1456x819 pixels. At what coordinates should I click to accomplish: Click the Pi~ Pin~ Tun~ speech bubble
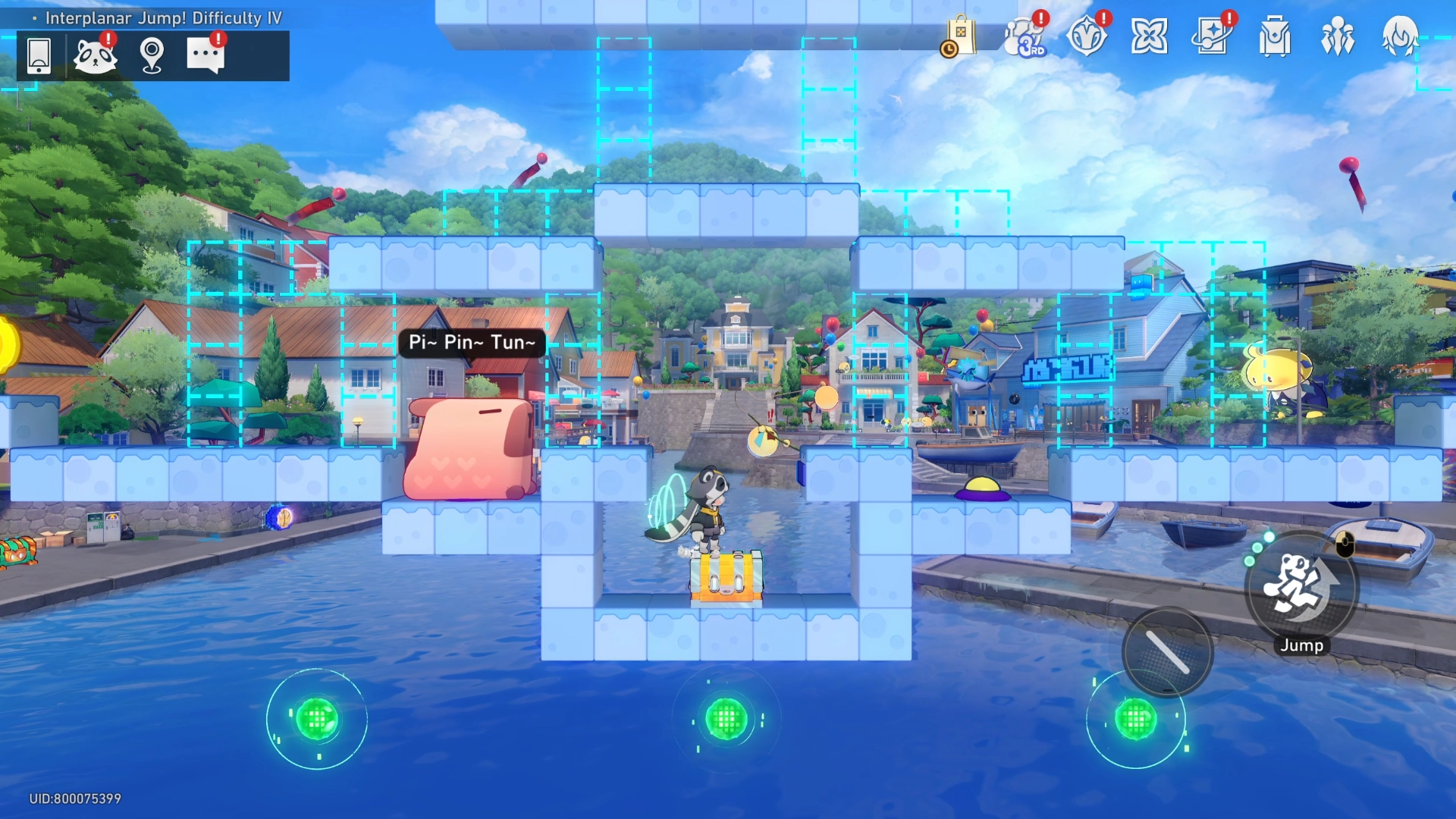tap(470, 343)
